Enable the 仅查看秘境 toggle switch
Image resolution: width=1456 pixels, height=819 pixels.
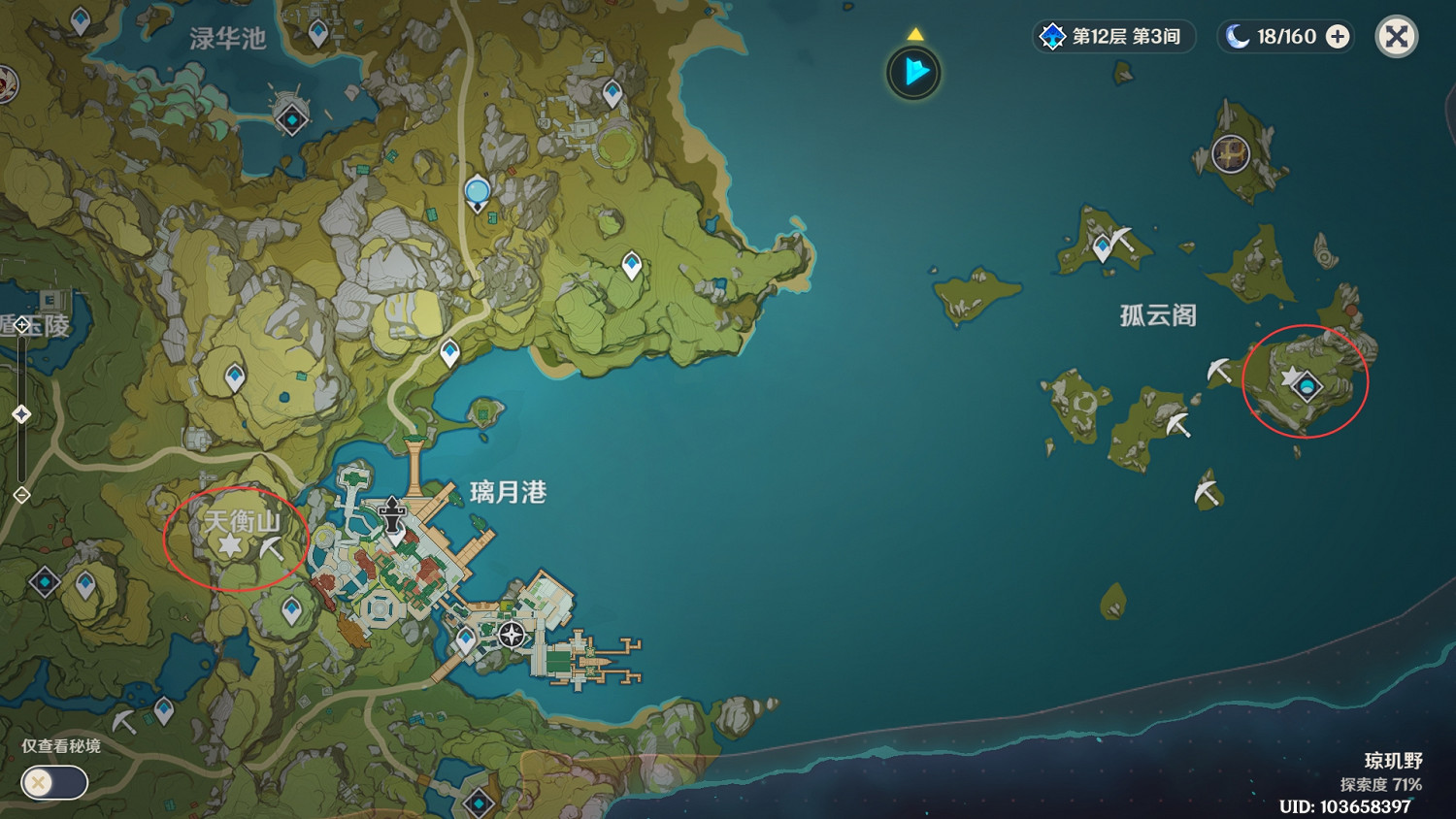pos(53,782)
